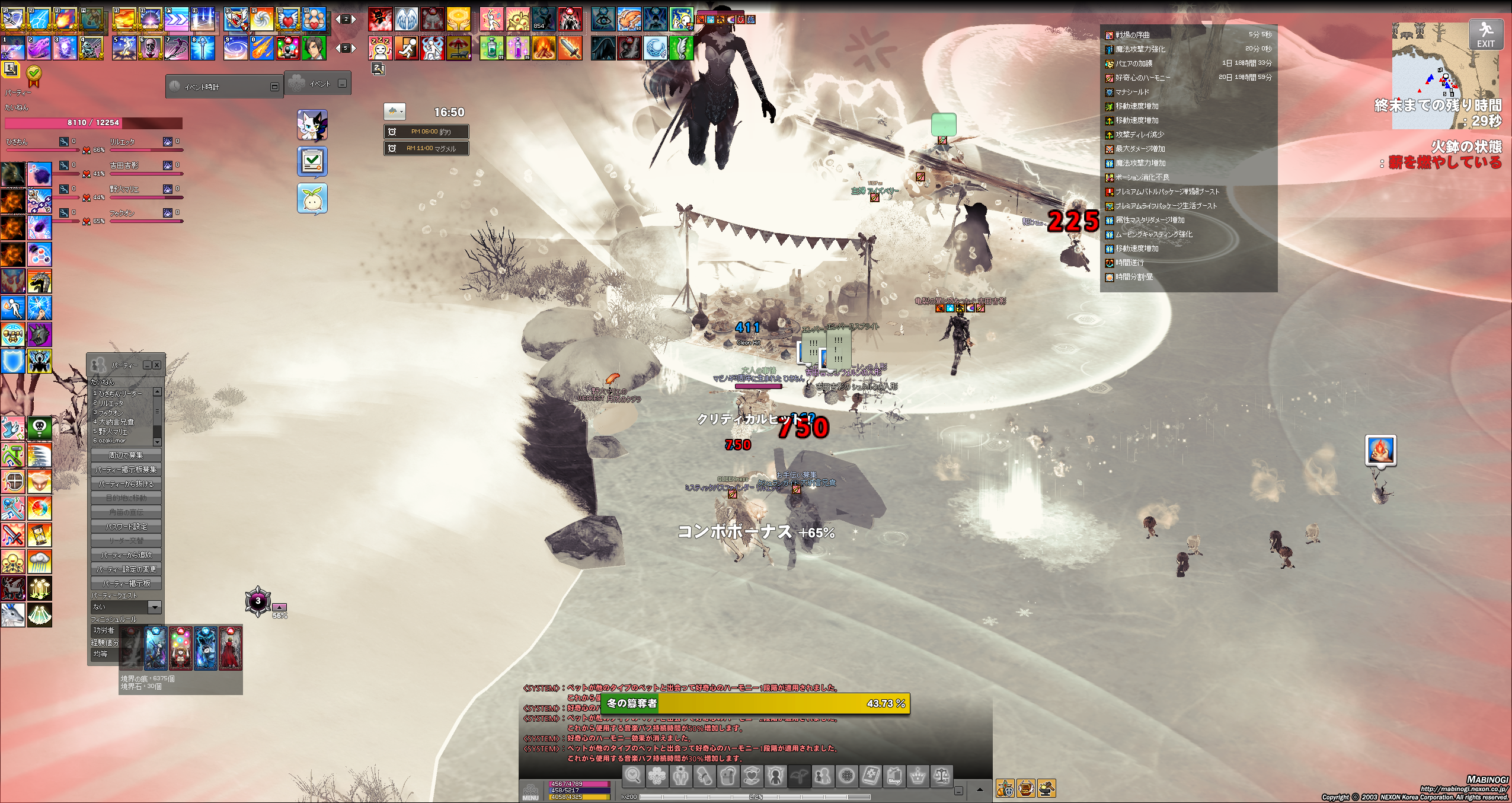Activate the campfire skill icon

tap(544, 48)
